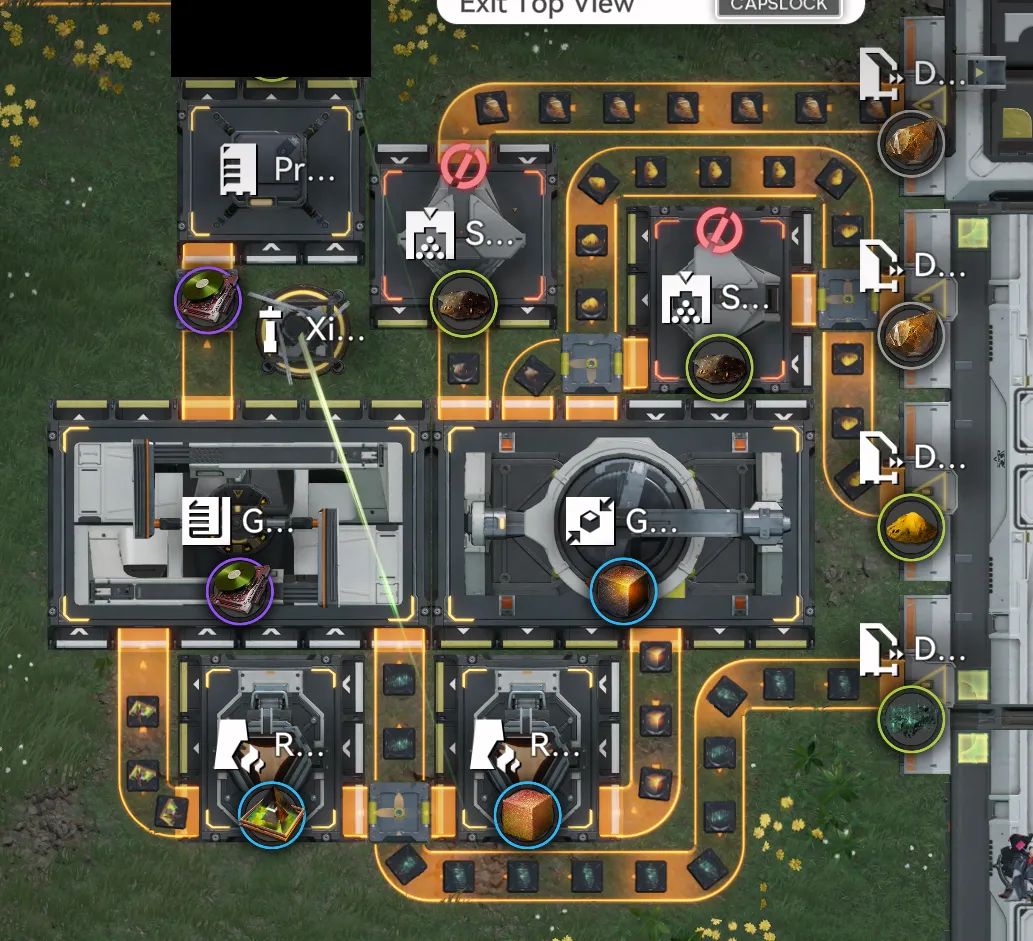Image resolution: width=1033 pixels, height=941 pixels.
Task: Select the glowing orange cube product icon
Action: [x=623, y=591]
